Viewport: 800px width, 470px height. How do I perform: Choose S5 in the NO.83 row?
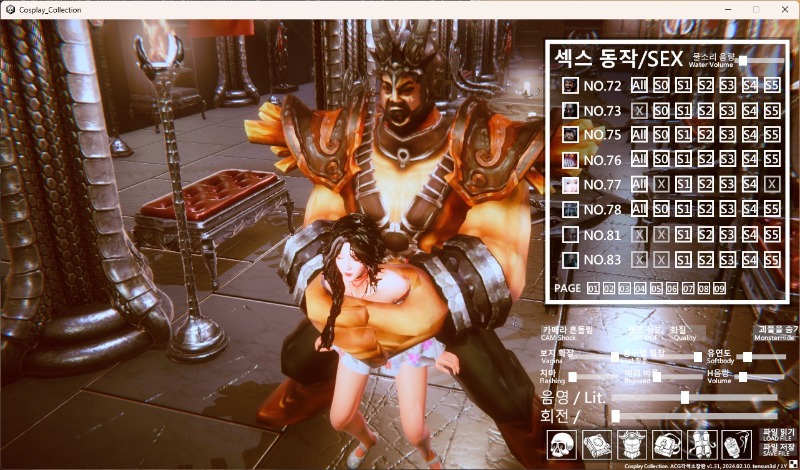pyautogui.click(x=771, y=260)
